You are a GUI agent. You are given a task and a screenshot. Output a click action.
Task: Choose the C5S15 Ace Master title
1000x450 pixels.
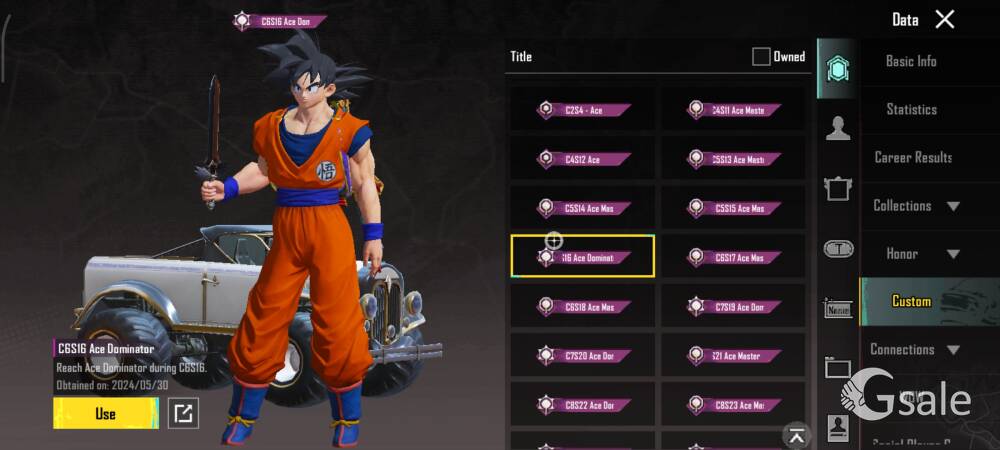pyautogui.click(x=733, y=208)
